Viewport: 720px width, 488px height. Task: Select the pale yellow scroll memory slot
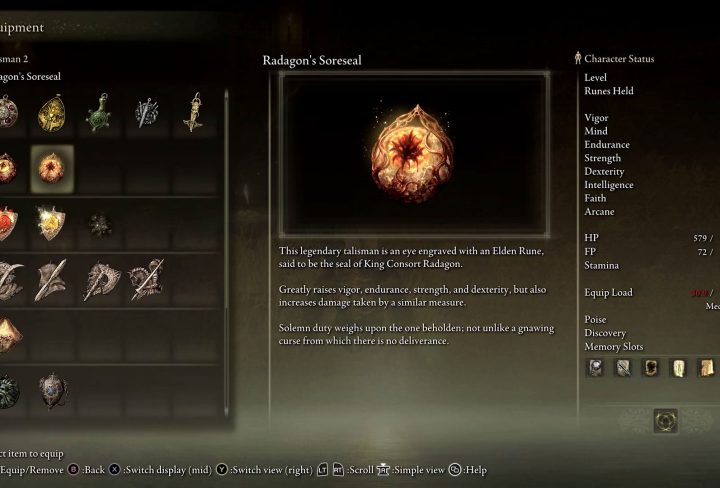tap(678, 368)
